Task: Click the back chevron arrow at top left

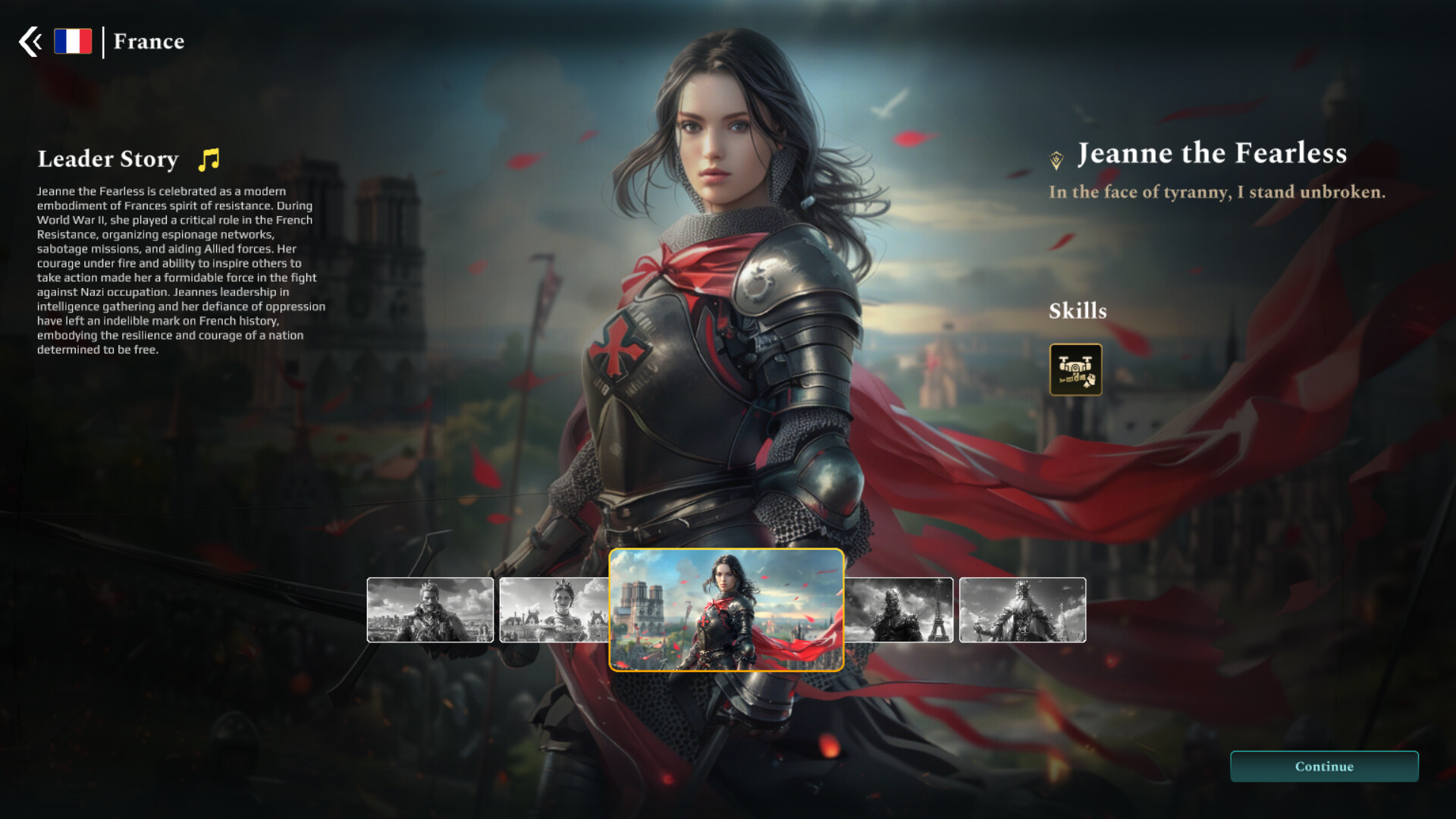Action: point(30,41)
